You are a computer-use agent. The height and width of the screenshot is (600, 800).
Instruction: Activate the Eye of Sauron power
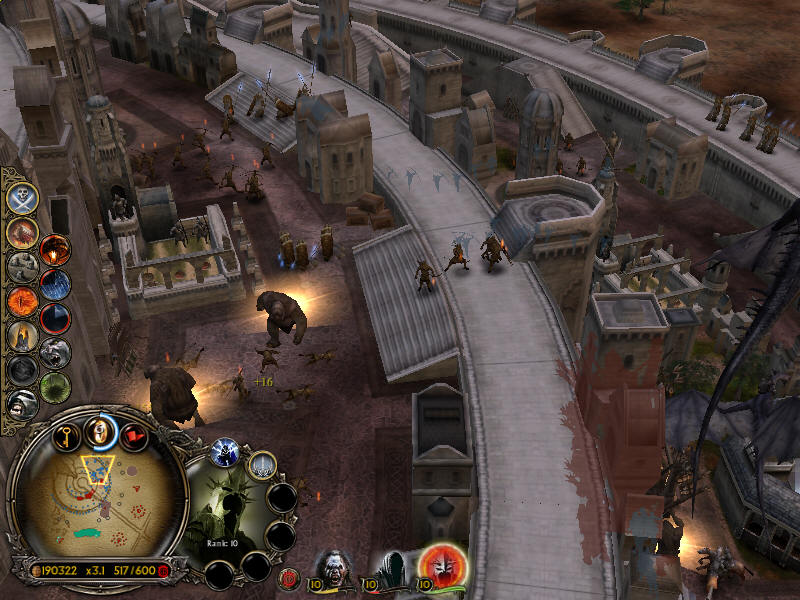(22, 301)
